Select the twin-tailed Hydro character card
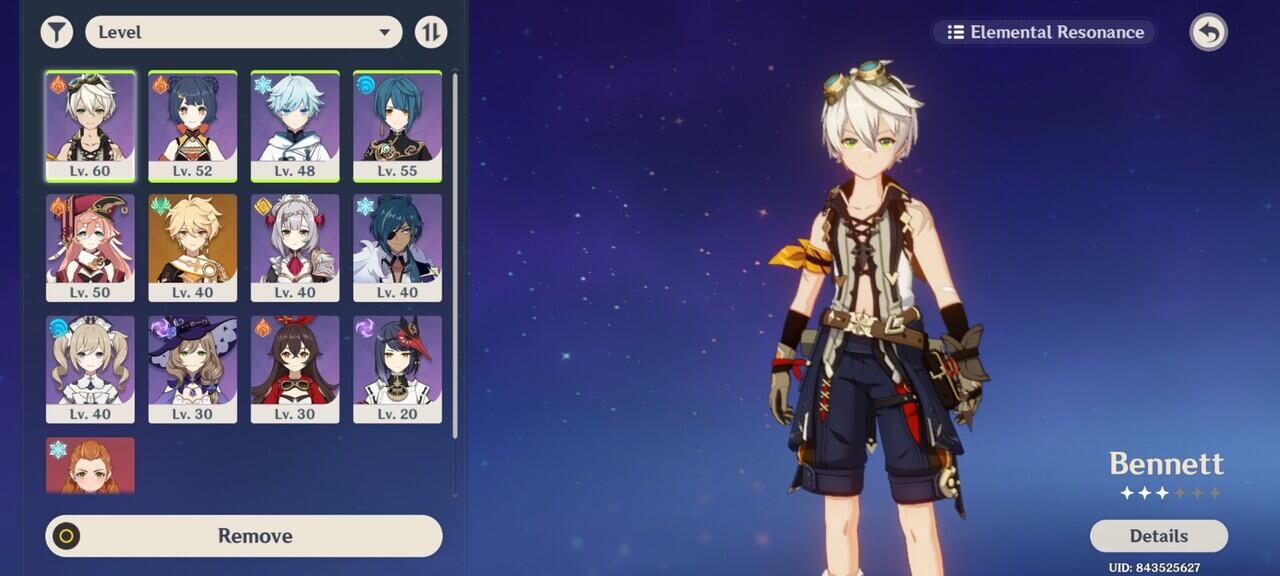Image resolution: width=1280 pixels, height=576 pixels. pos(90,369)
